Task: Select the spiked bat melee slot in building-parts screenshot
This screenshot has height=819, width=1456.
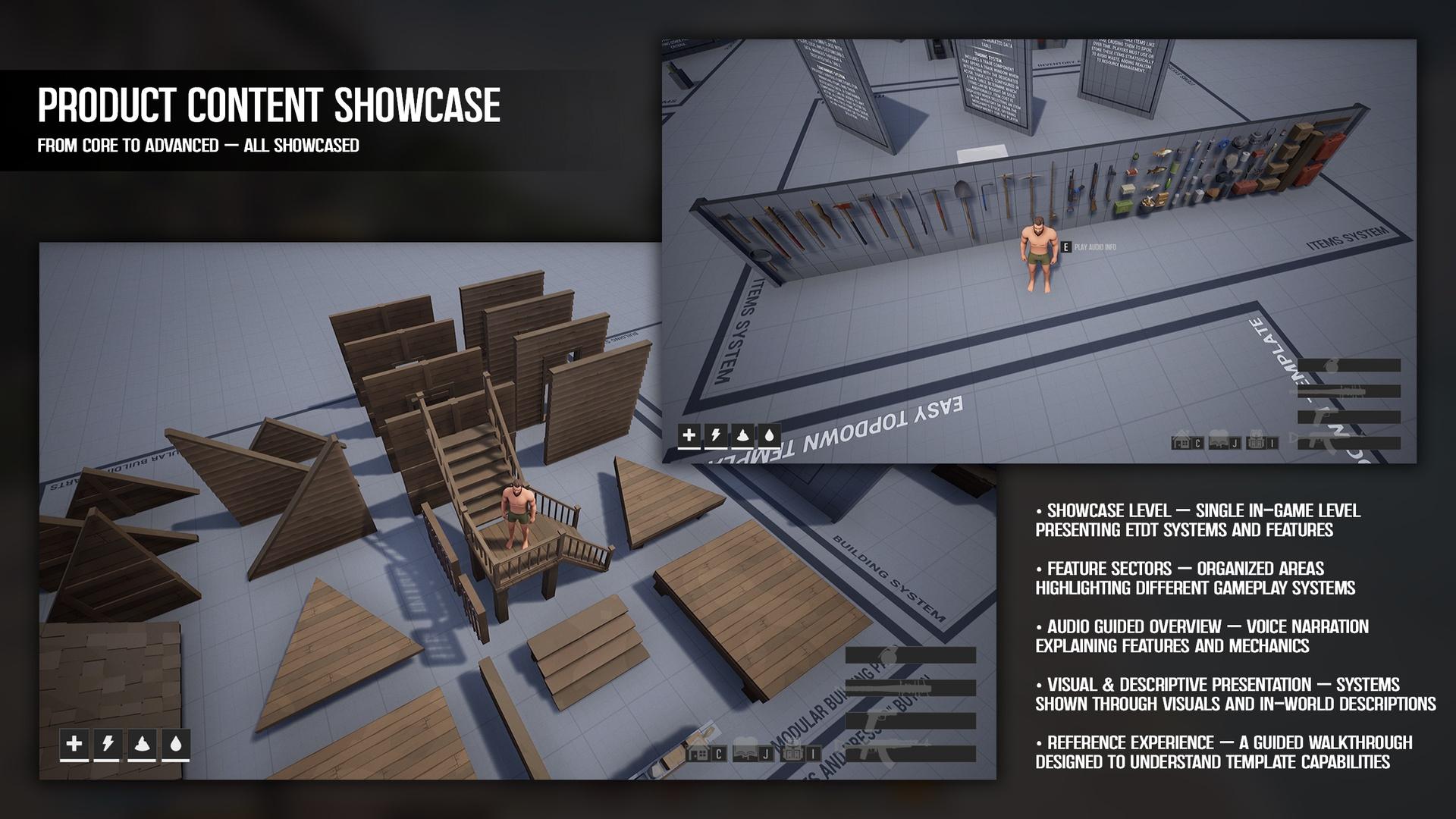Action: click(x=910, y=688)
